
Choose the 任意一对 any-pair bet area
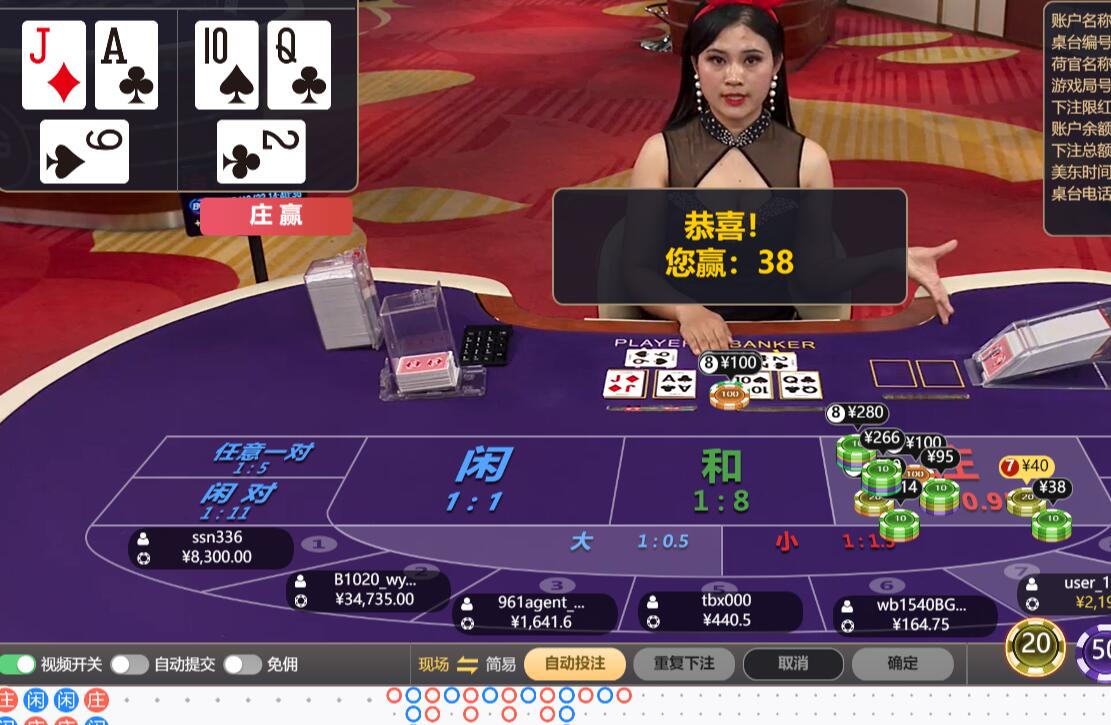(262, 455)
